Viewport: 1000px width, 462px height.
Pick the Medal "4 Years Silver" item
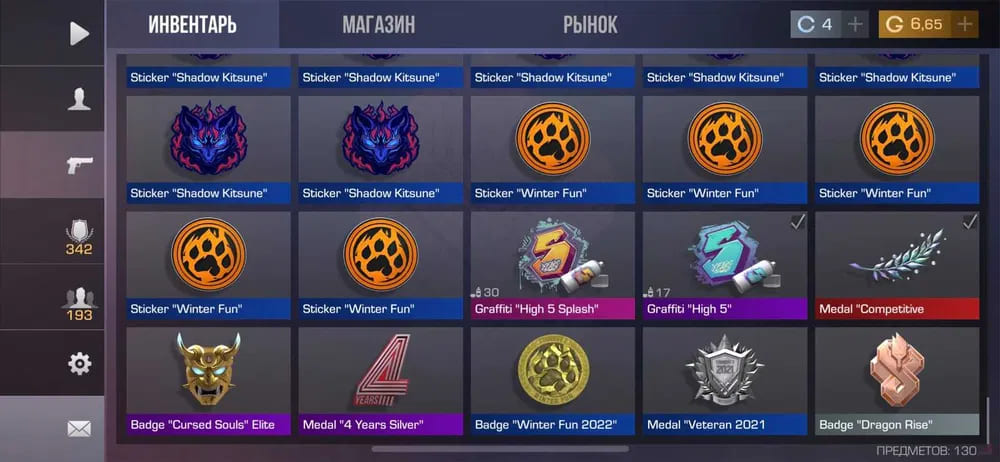pos(381,381)
